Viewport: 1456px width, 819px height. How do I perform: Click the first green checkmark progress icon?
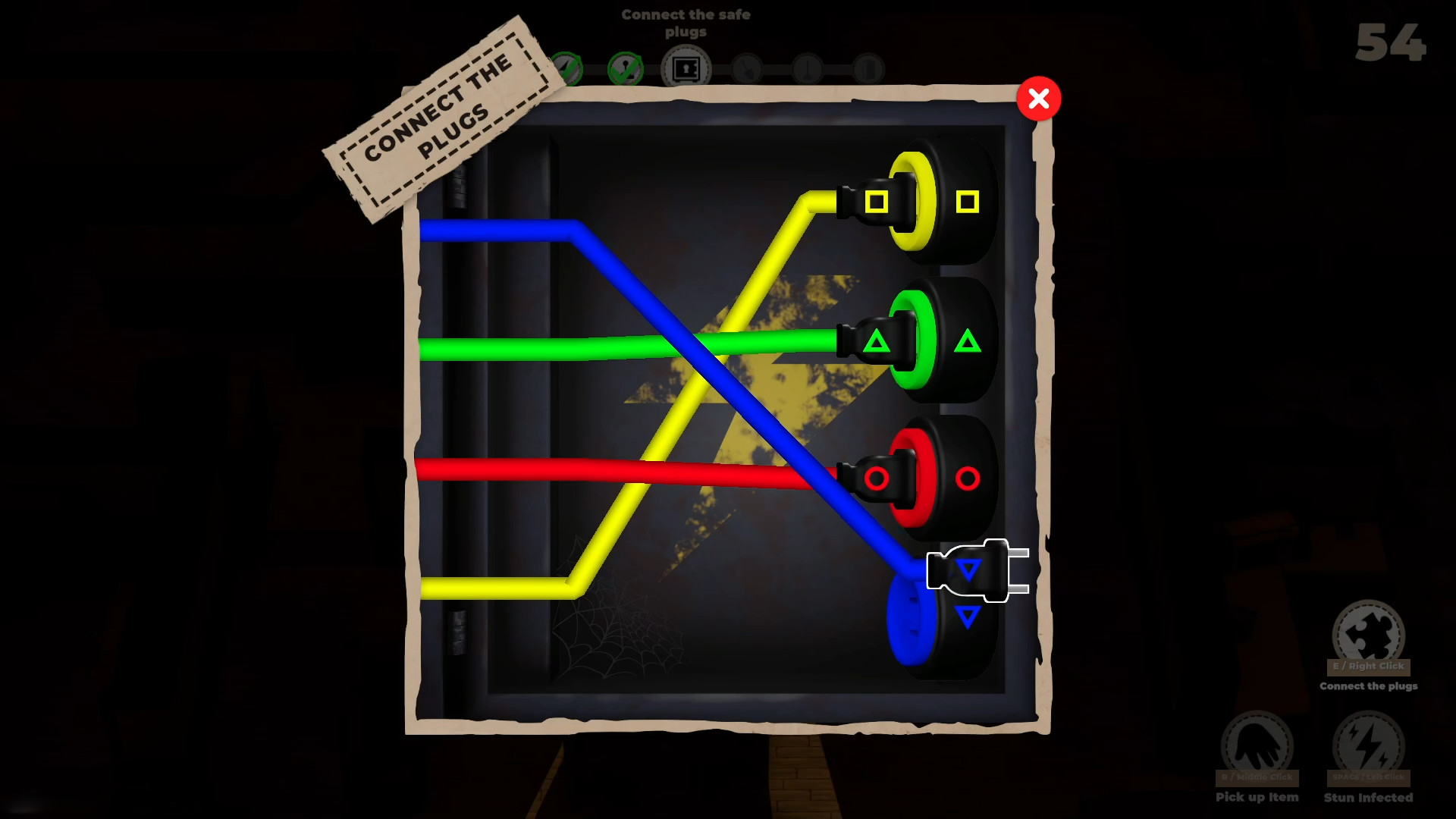[567, 68]
